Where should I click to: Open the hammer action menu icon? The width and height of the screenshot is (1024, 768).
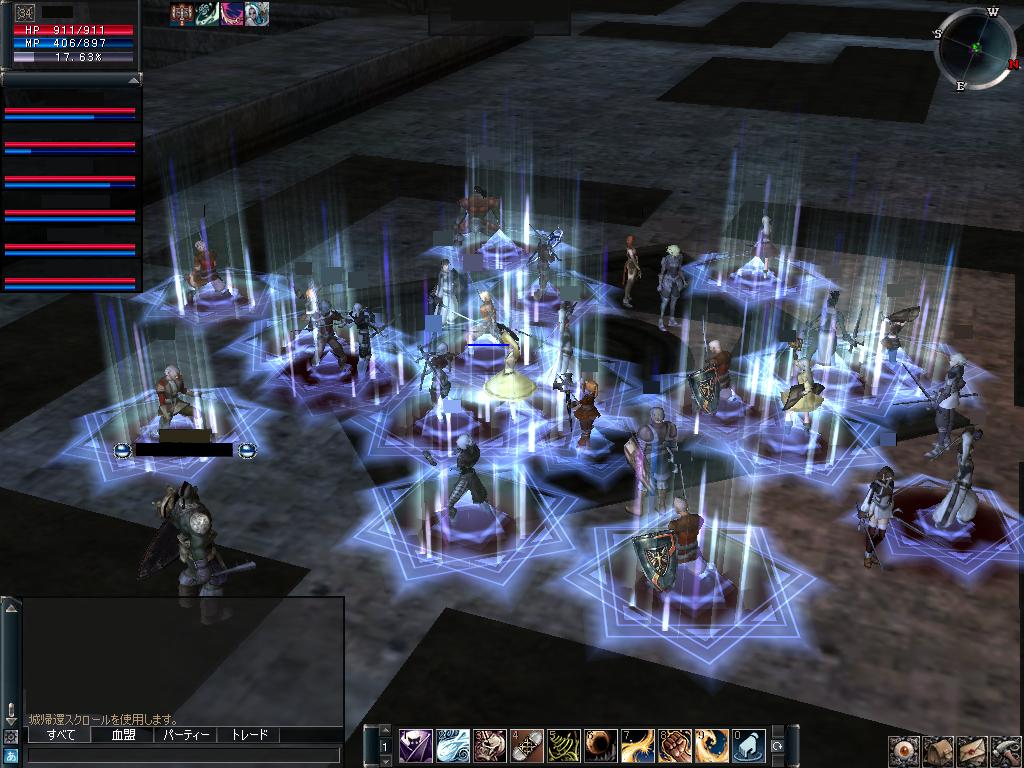(1006, 751)
